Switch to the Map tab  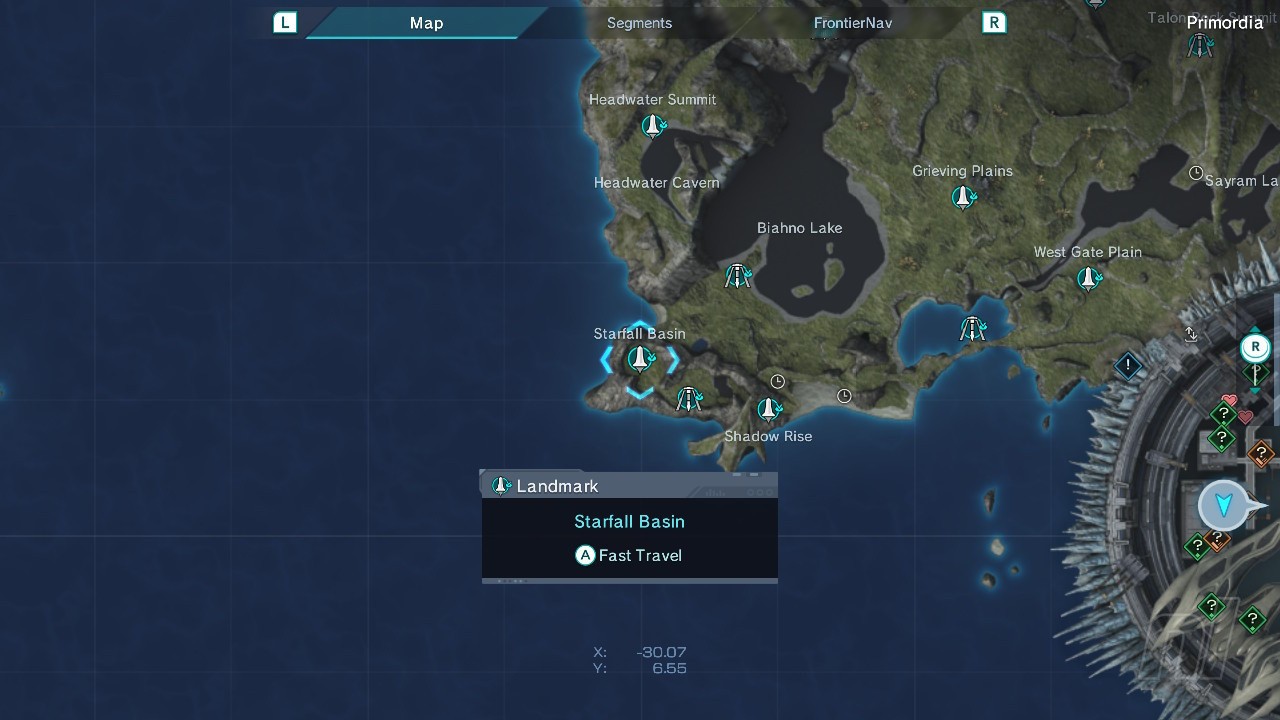coord(426,23)
